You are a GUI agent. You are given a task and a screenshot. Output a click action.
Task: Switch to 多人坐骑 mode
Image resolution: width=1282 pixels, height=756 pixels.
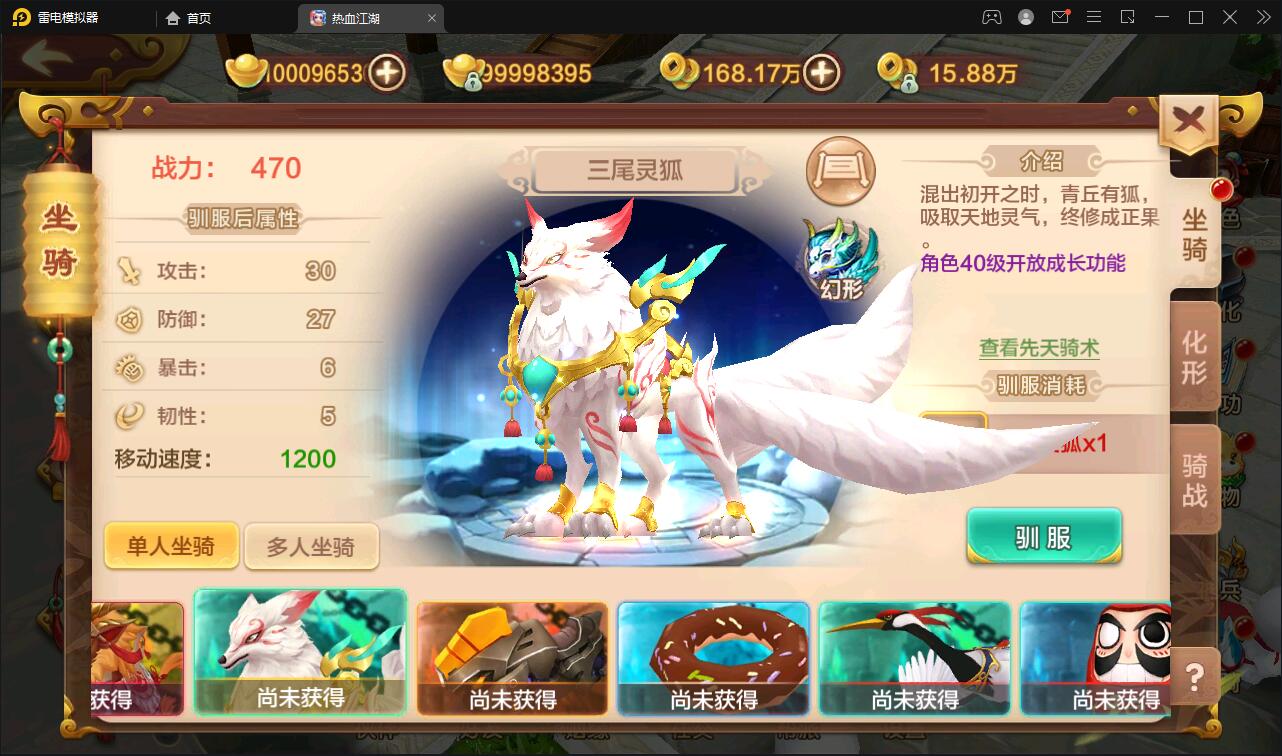(x=312, y=546)
